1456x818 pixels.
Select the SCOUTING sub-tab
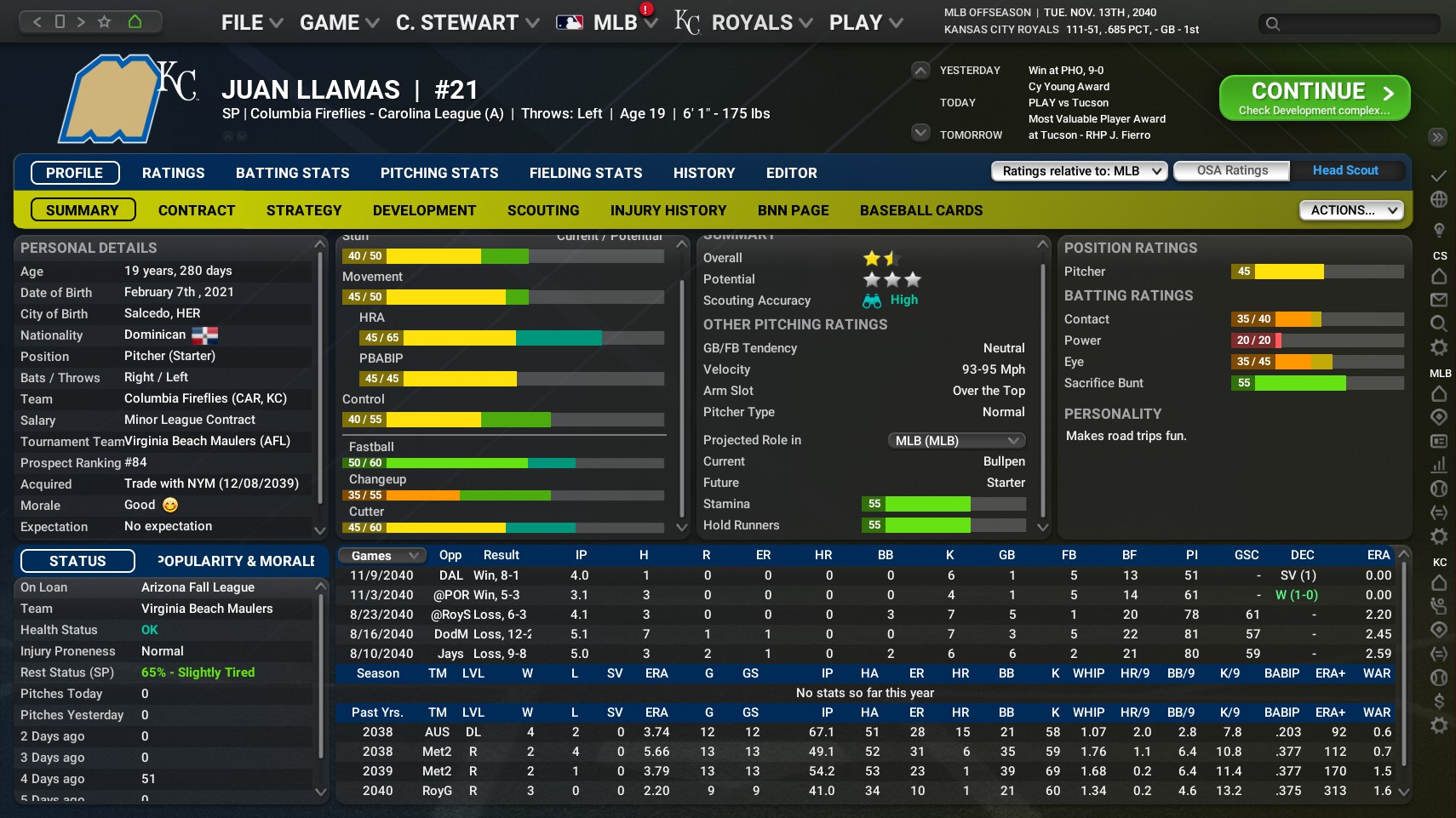[543, 210]
